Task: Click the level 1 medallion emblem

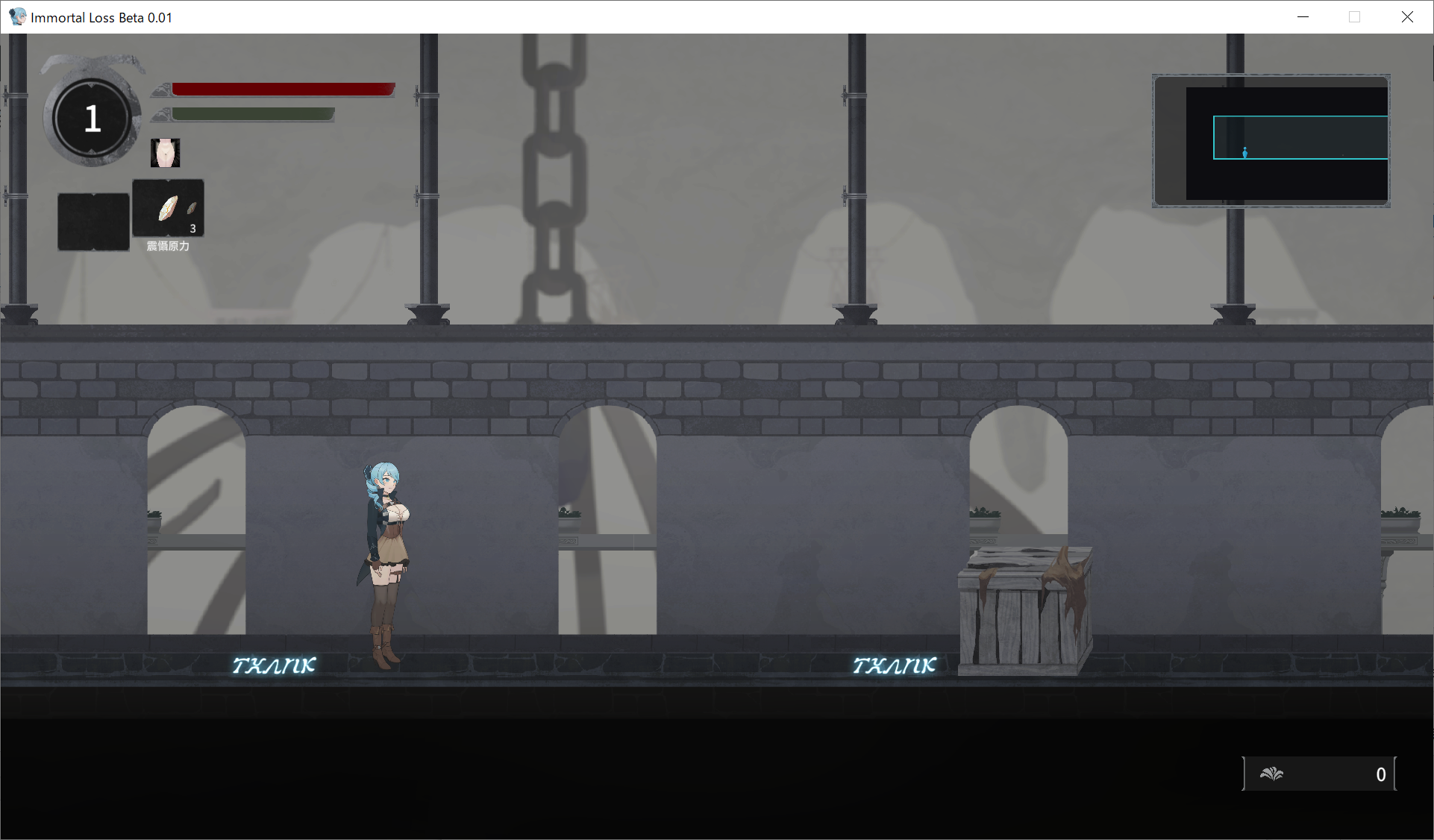Action: click(x=93, y=119)
